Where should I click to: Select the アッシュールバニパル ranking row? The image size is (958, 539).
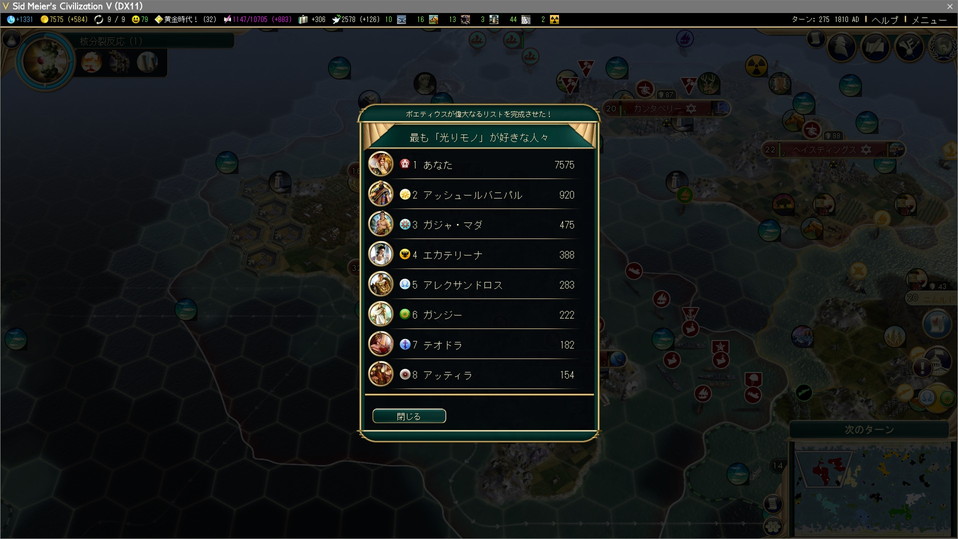point(478,195)
